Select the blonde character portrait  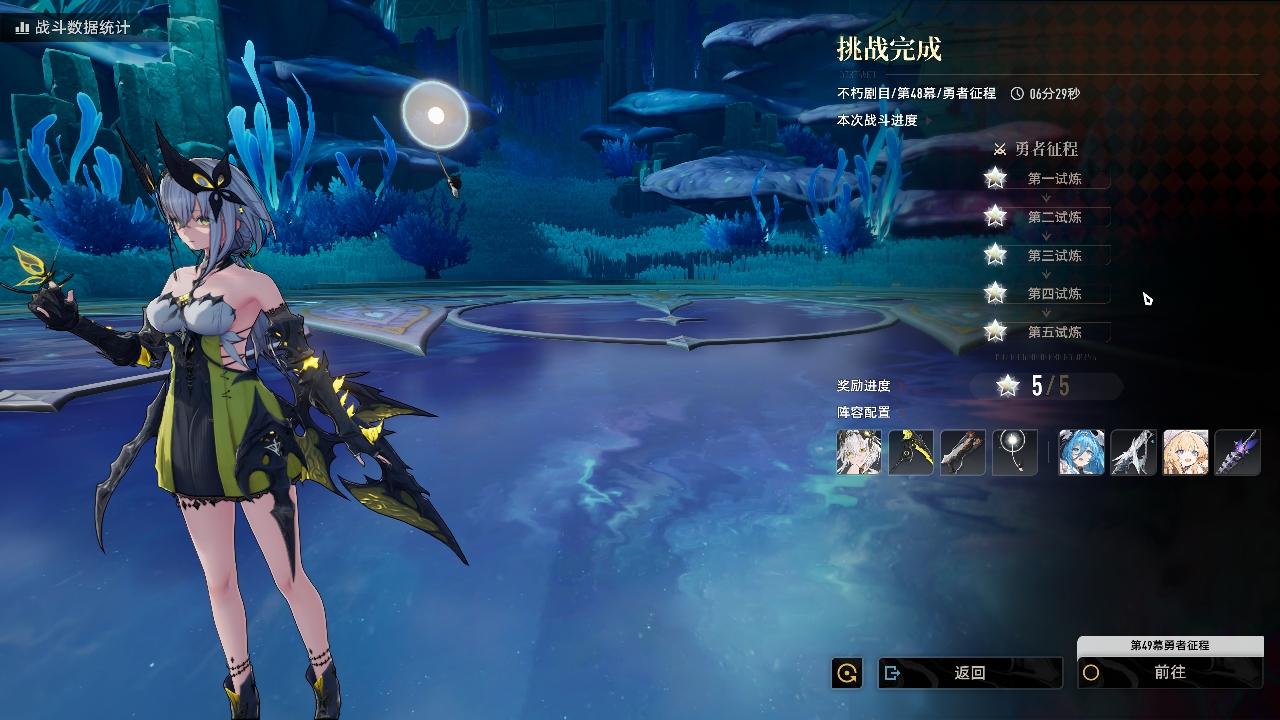(1186, 452)
